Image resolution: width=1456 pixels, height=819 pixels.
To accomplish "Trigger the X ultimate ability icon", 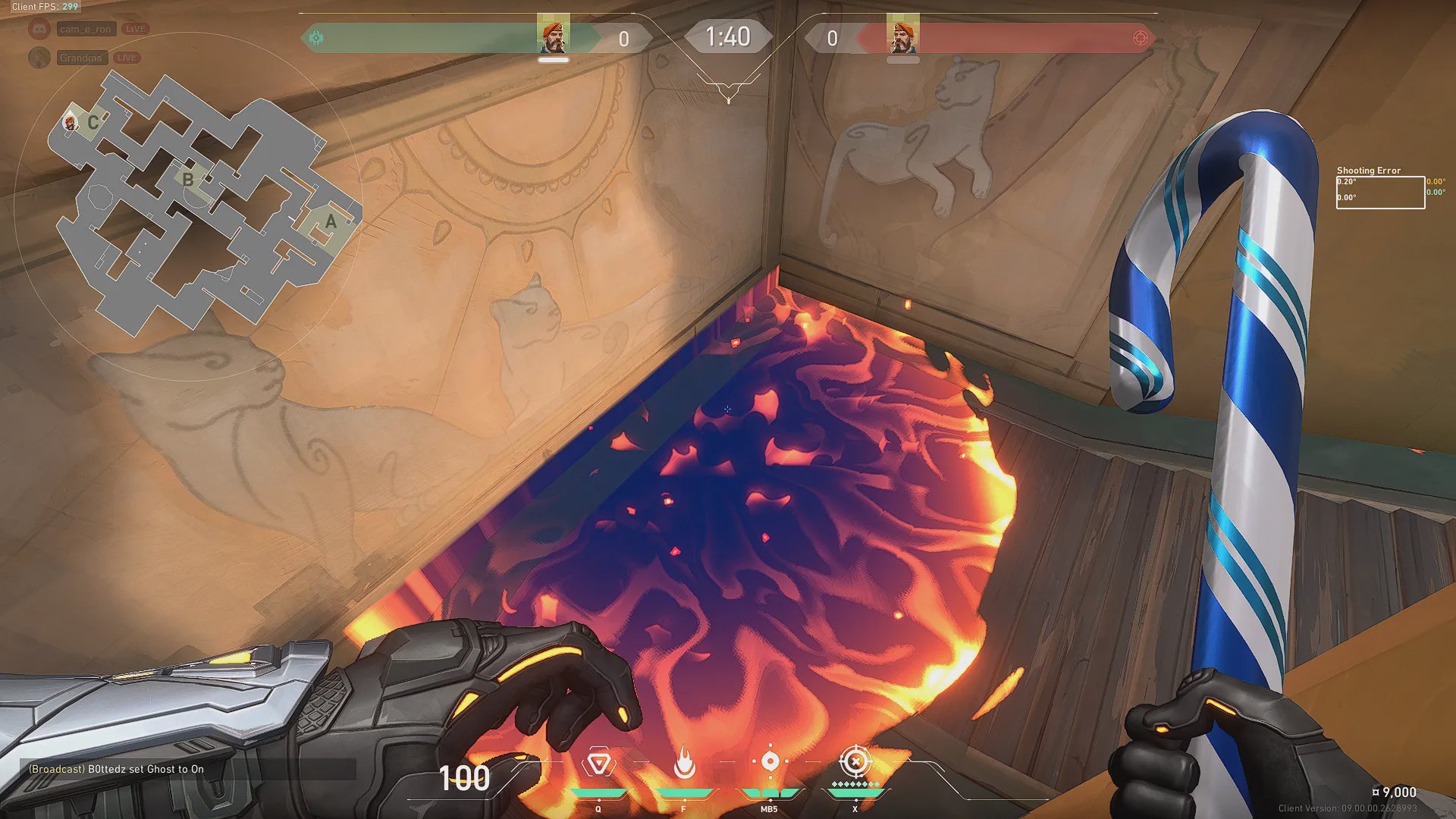I will (855, 761).
